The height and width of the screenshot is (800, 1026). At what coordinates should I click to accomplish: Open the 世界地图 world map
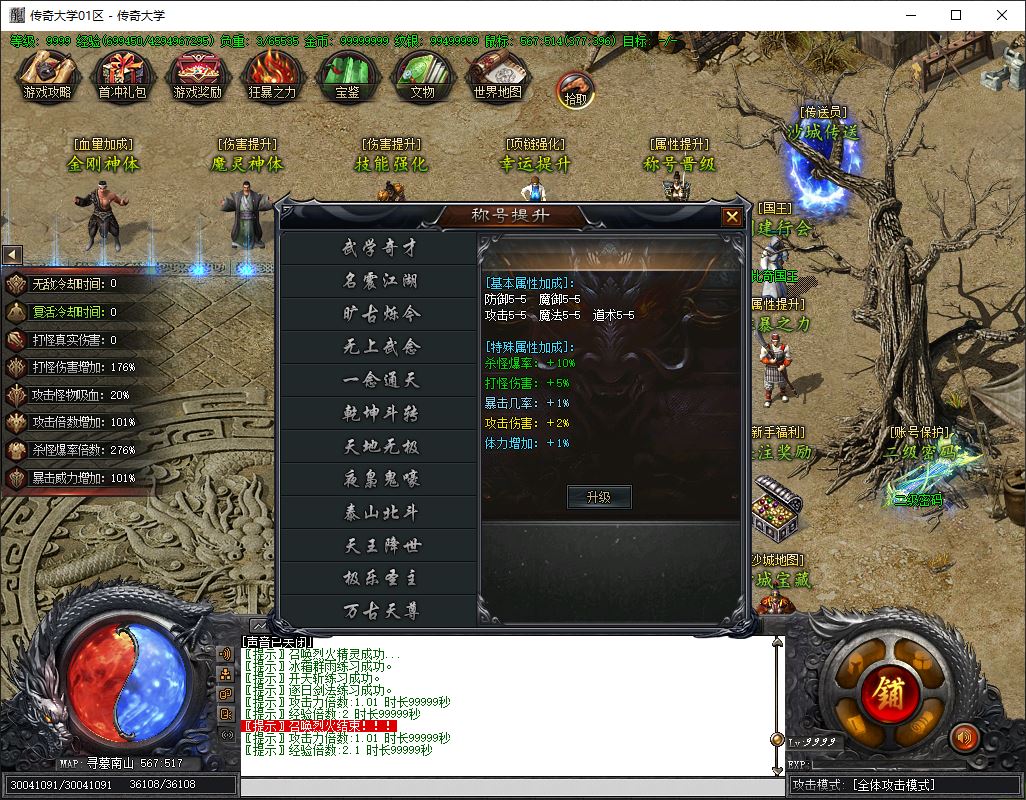[498, 73]
